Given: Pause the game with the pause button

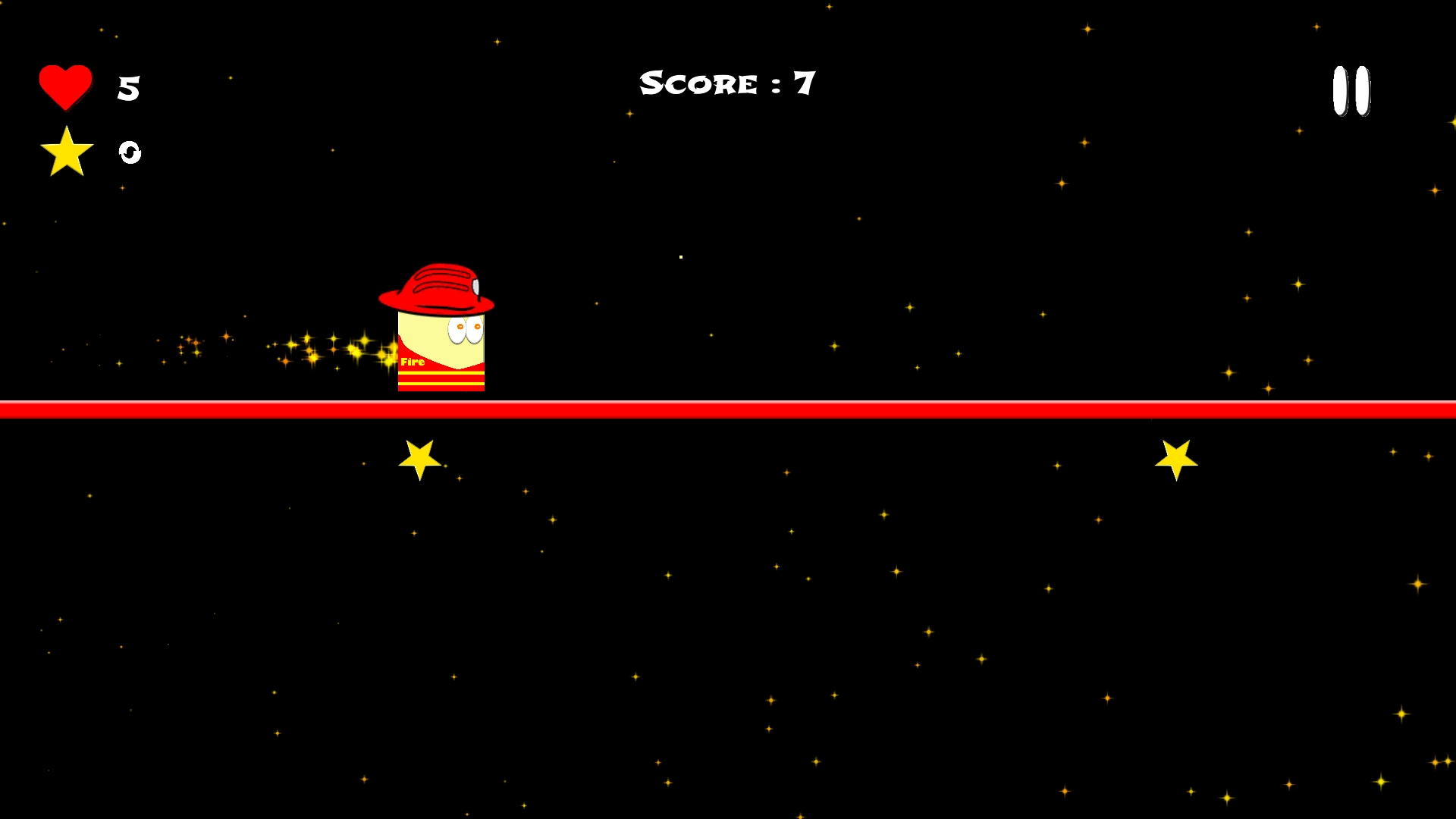Looking at the screenshot, I should tap(1350, 90).
